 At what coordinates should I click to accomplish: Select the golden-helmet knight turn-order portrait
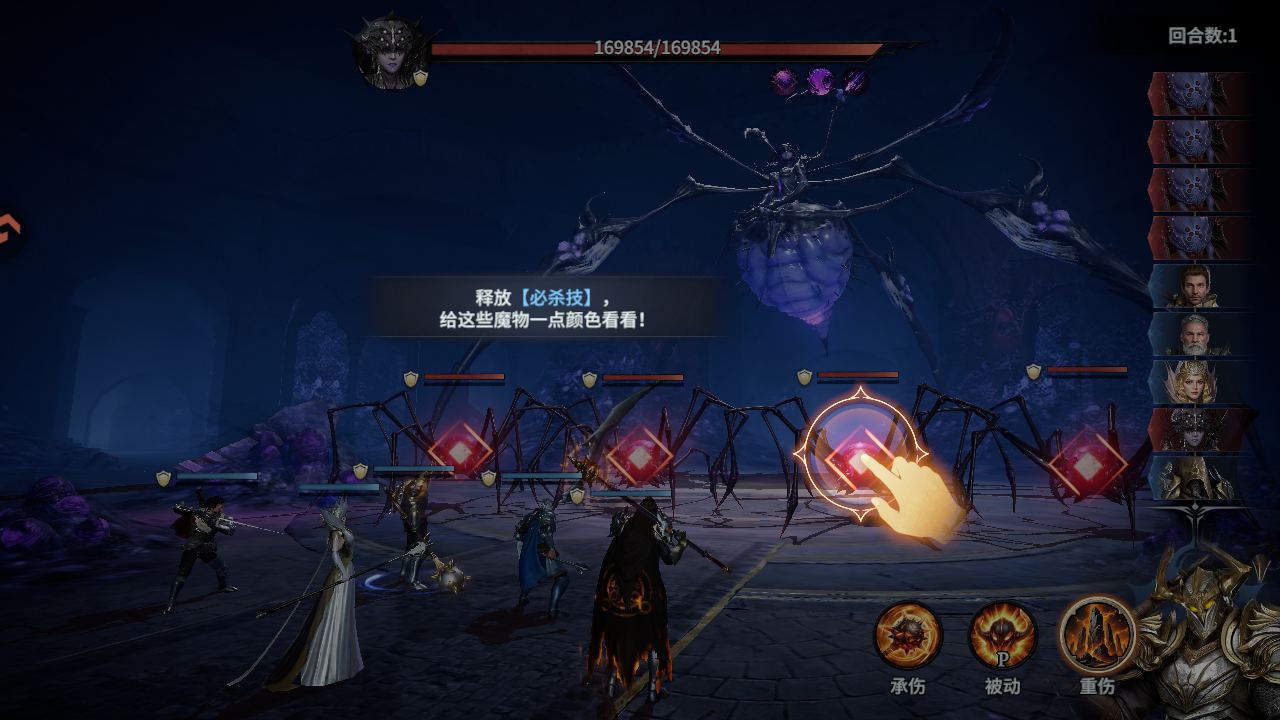pyautogui.click(x=1196, y=479)
